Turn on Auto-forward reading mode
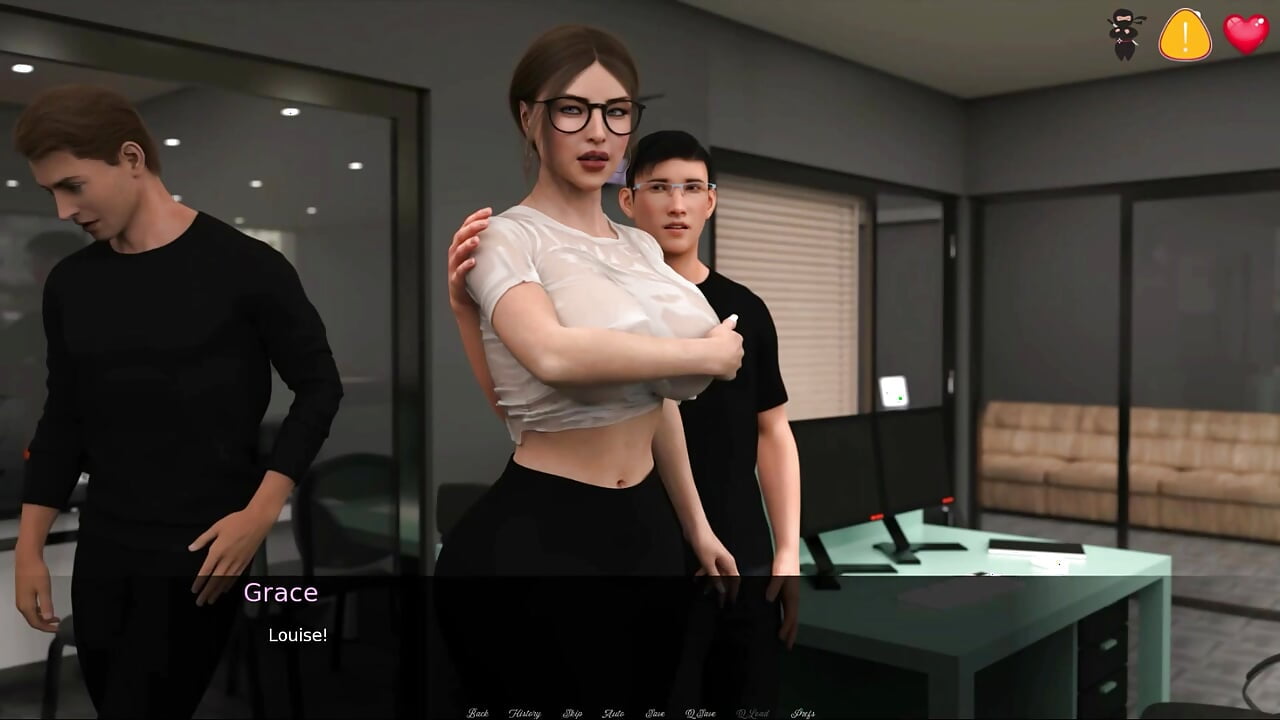This screenshot has width=1280, height=720. coord(614,712)
